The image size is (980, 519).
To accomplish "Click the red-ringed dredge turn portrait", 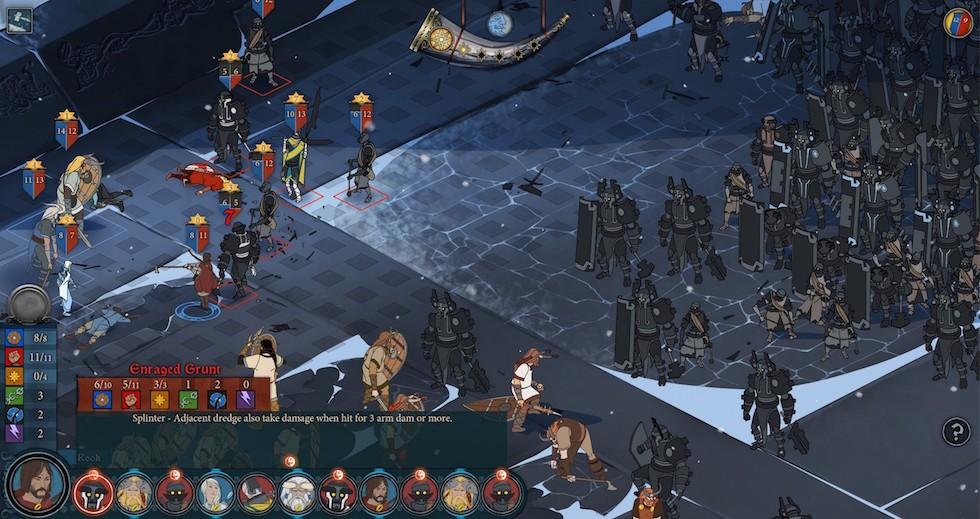I will pos(92,492).
